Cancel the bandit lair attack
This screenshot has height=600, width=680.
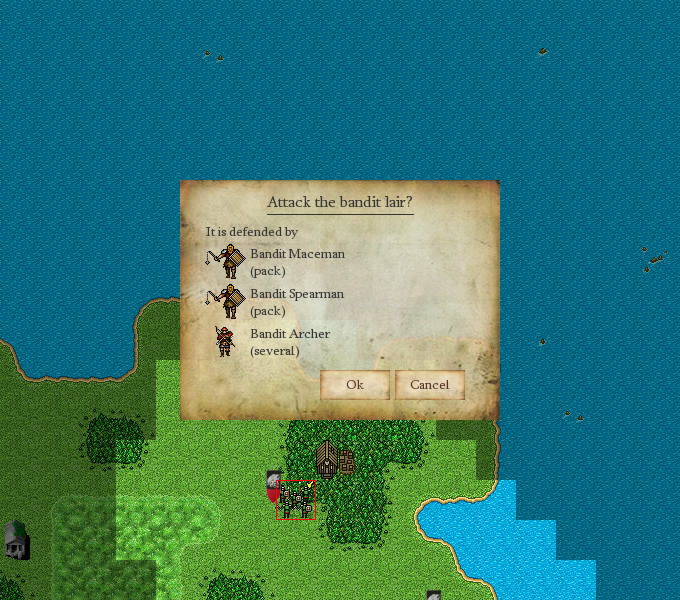click(429, 385)
